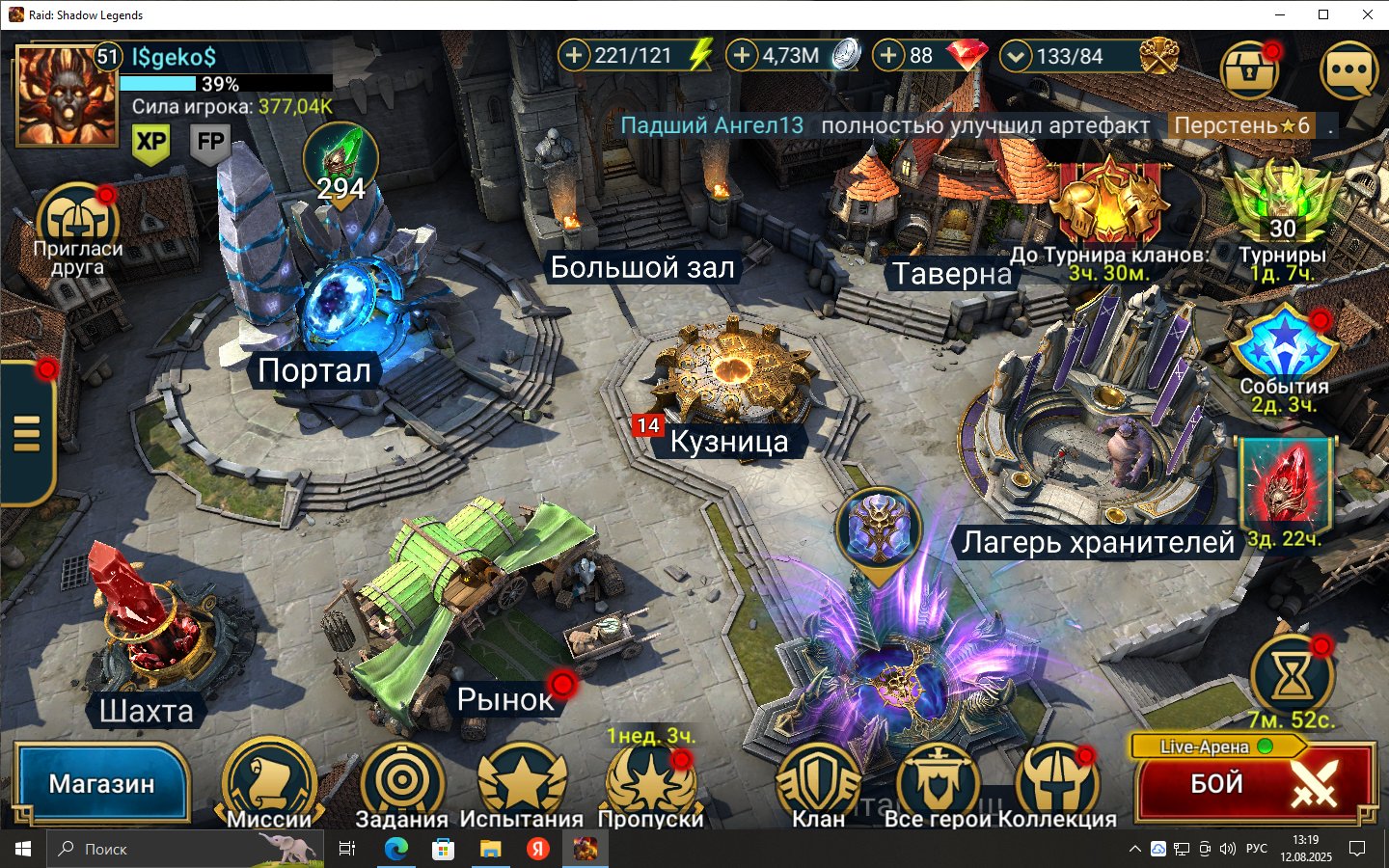Open the treasure chest inbox icon

[1249, 70]
